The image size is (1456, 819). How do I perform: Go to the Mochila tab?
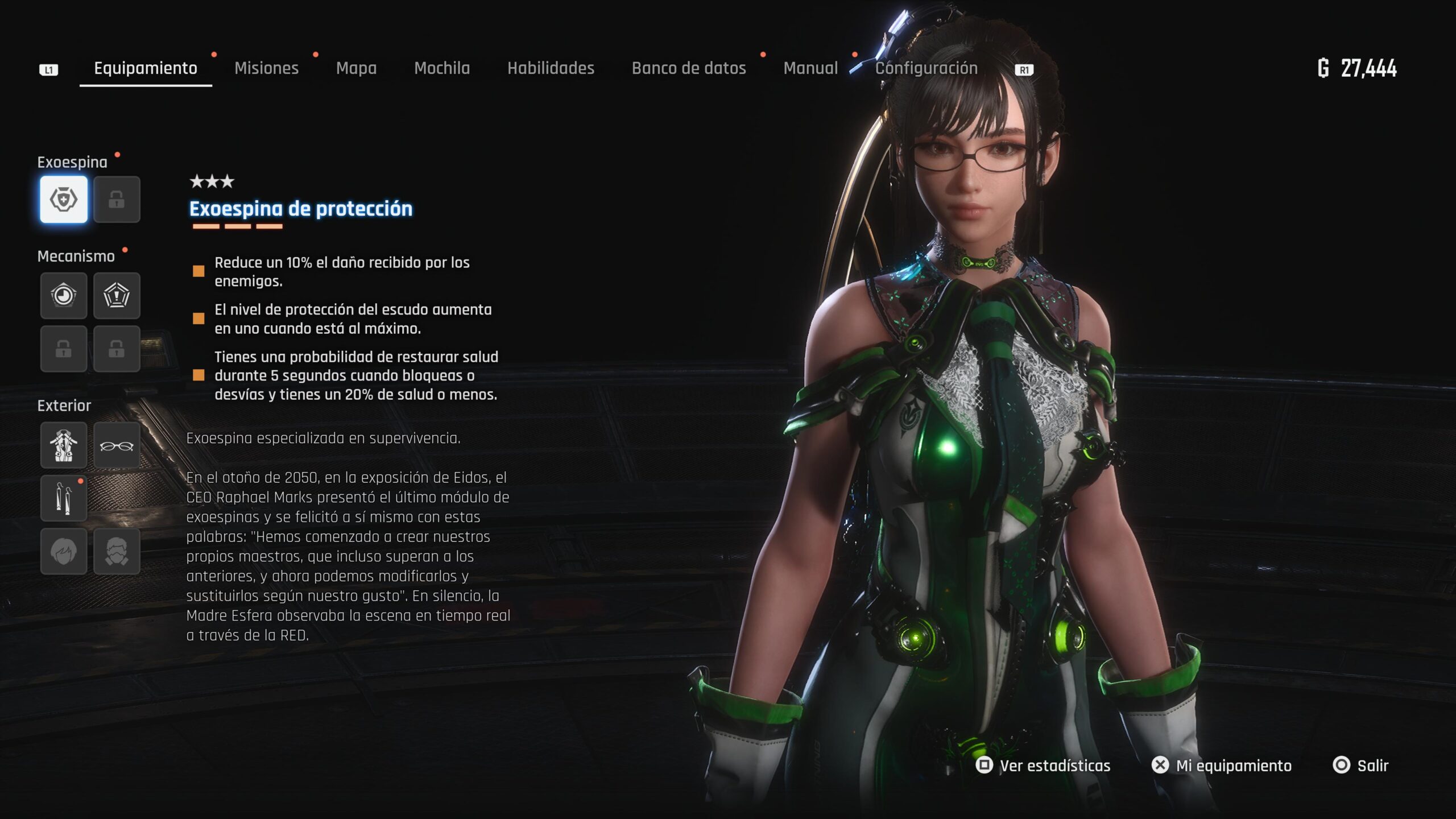click(442, 68)
